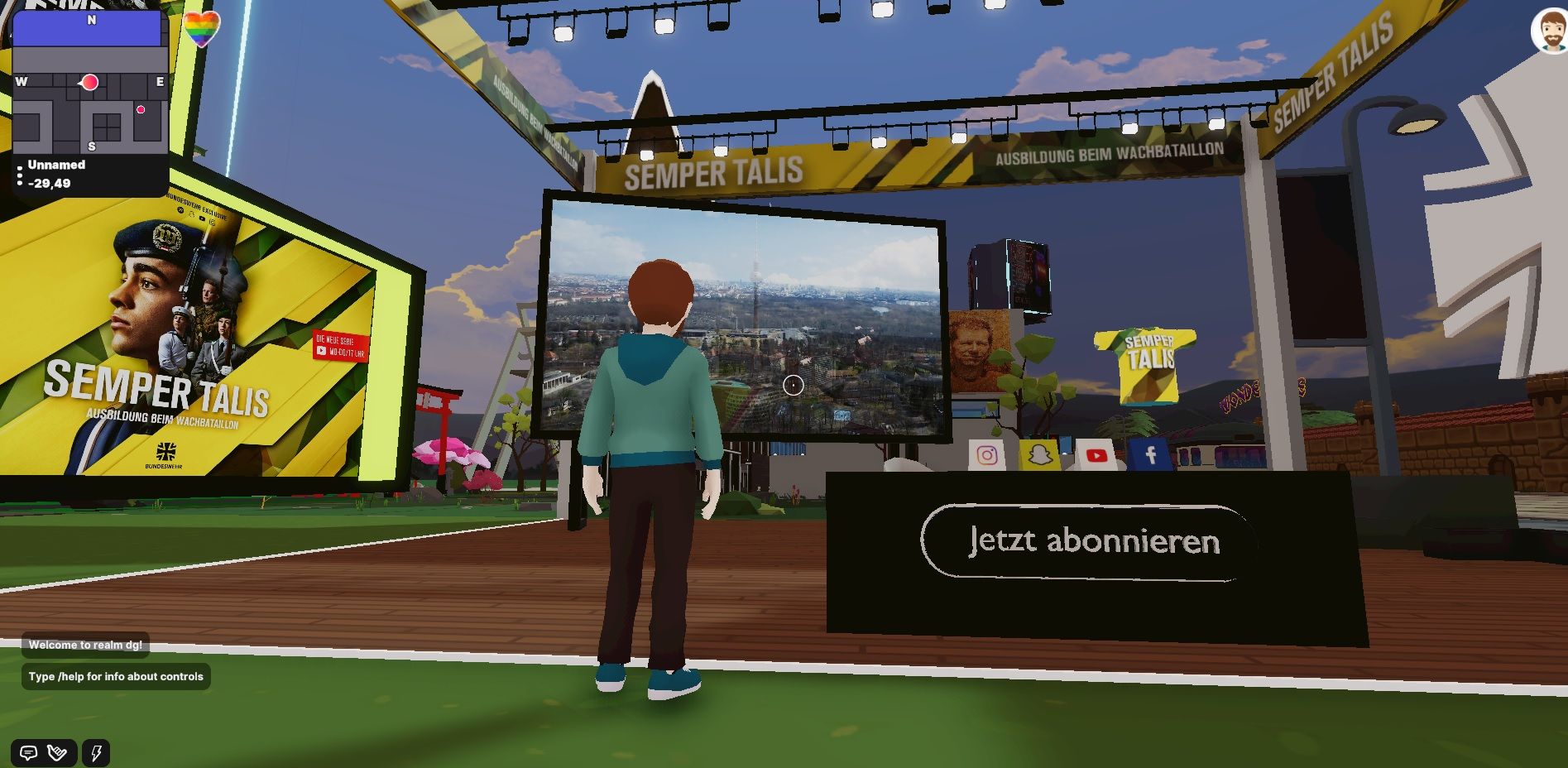Open the three-dot menu beside Unnamed
This screenshot has height=768, width=1568.
tap(20, 175)
